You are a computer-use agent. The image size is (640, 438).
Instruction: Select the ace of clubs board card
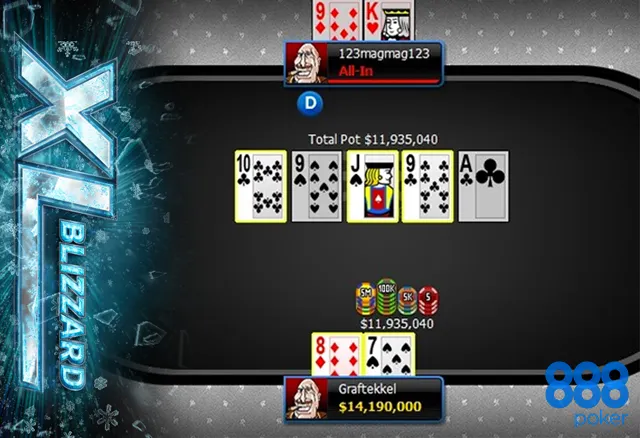coord(483,185)
